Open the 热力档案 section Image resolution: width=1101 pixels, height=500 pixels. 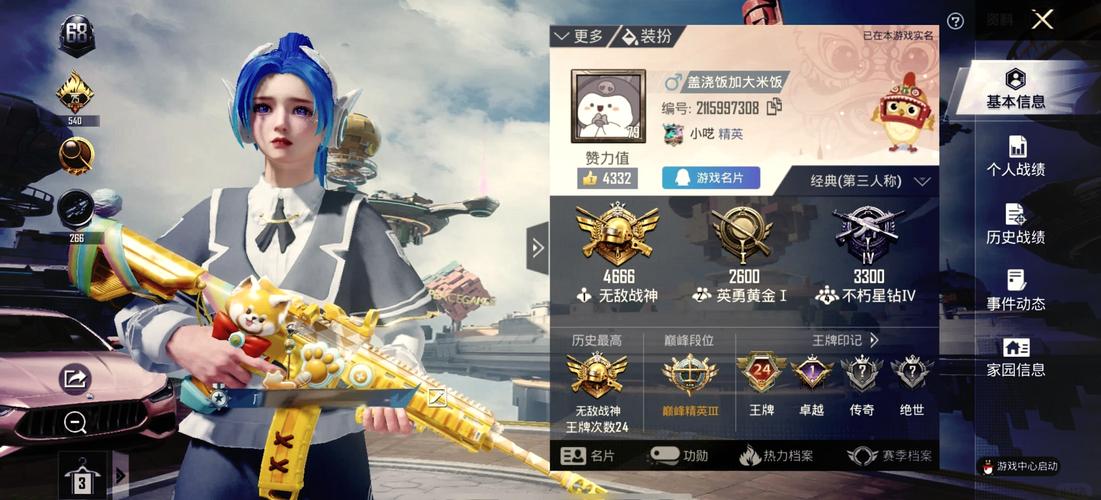click(x=776, y=456)
